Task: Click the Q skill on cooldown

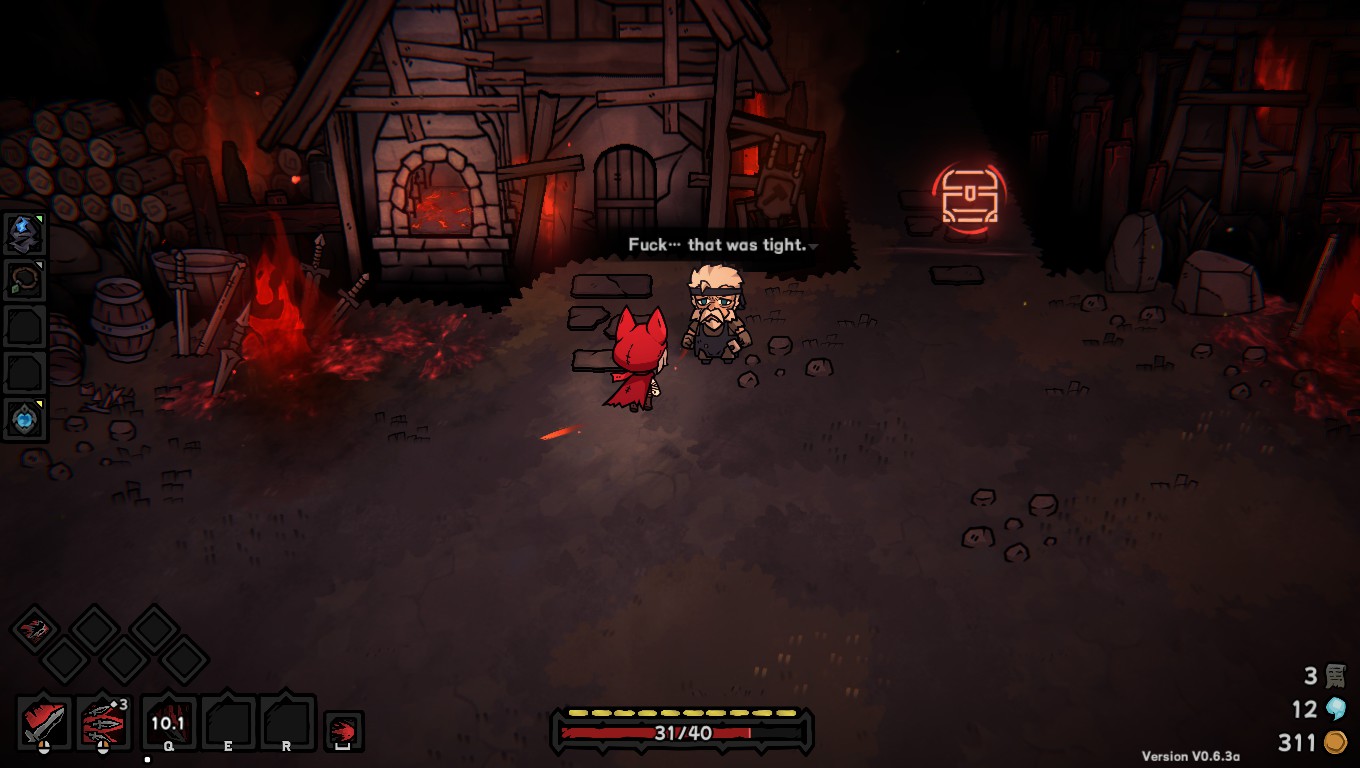Action: [169, 722]
